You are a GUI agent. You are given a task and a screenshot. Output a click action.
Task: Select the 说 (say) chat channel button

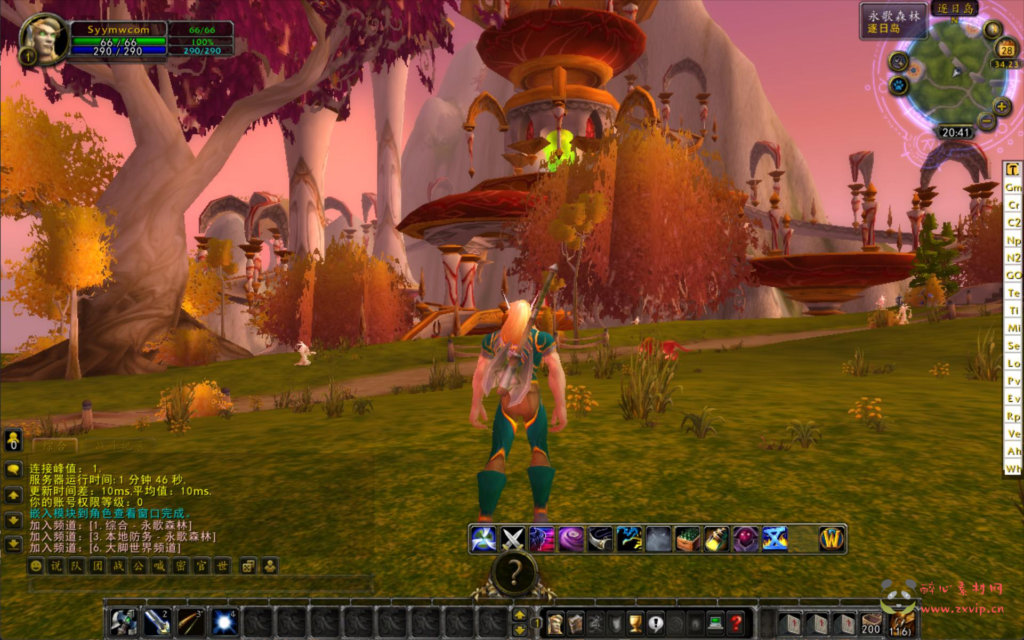(55, 566)
